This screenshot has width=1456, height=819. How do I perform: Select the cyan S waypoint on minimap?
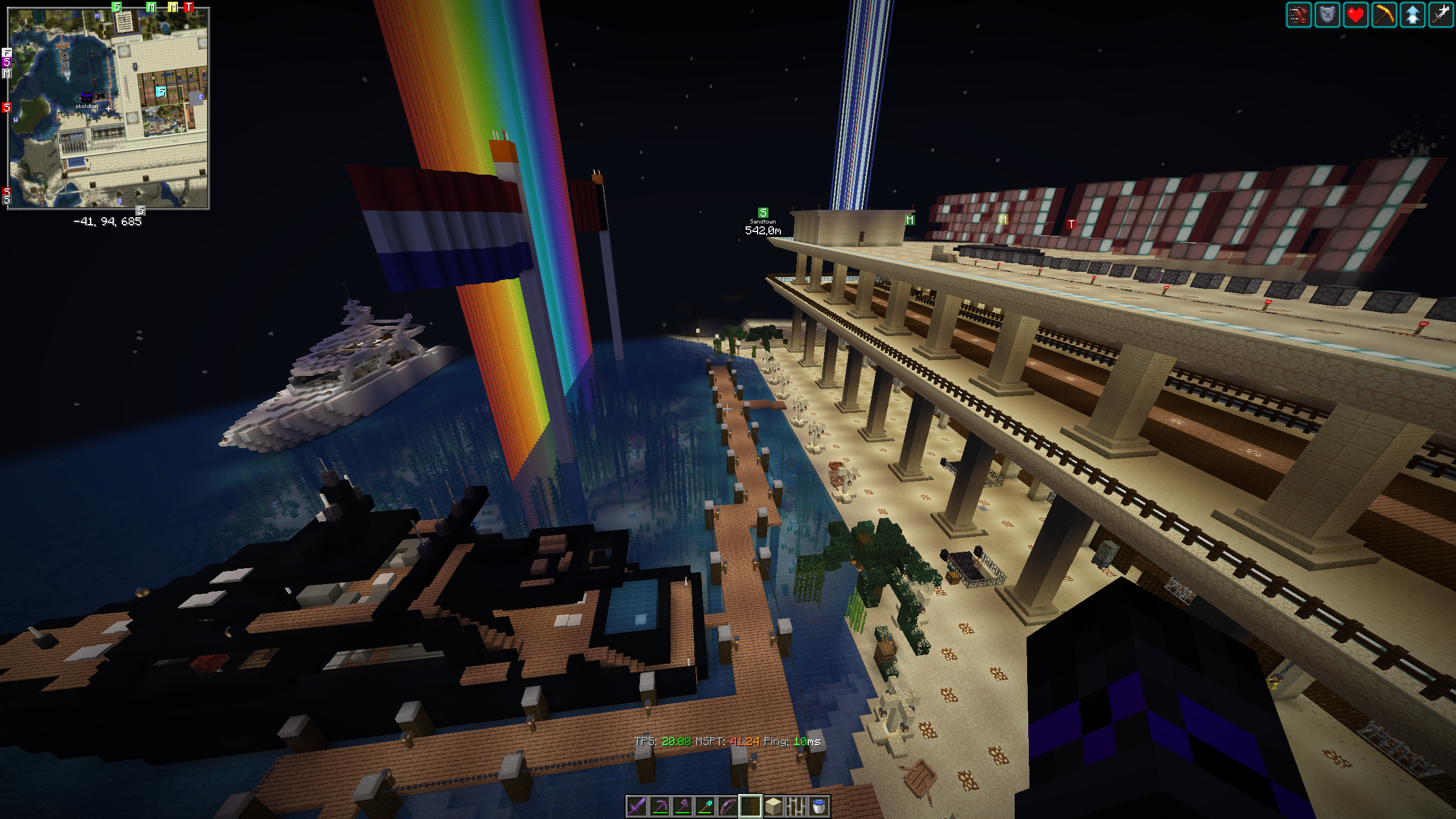(x=161, y=91)
